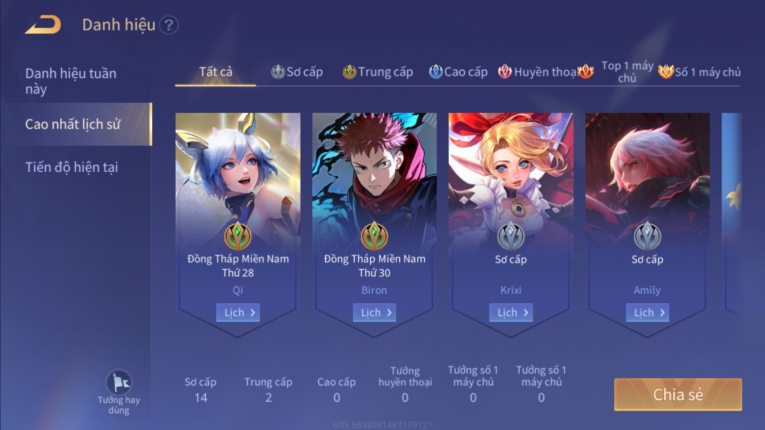The height and width of the screenshot is (430, 765).
Task: Select Cao nhất lịch sử section
Action: (x=73, y=124)
